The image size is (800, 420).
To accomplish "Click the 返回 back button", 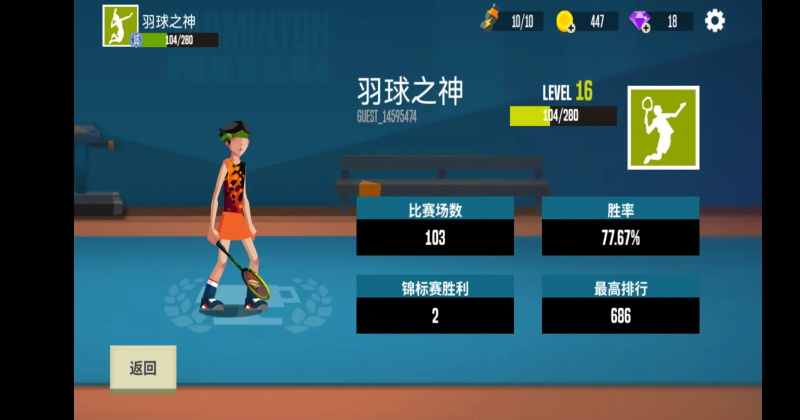I will pos(143,368).
